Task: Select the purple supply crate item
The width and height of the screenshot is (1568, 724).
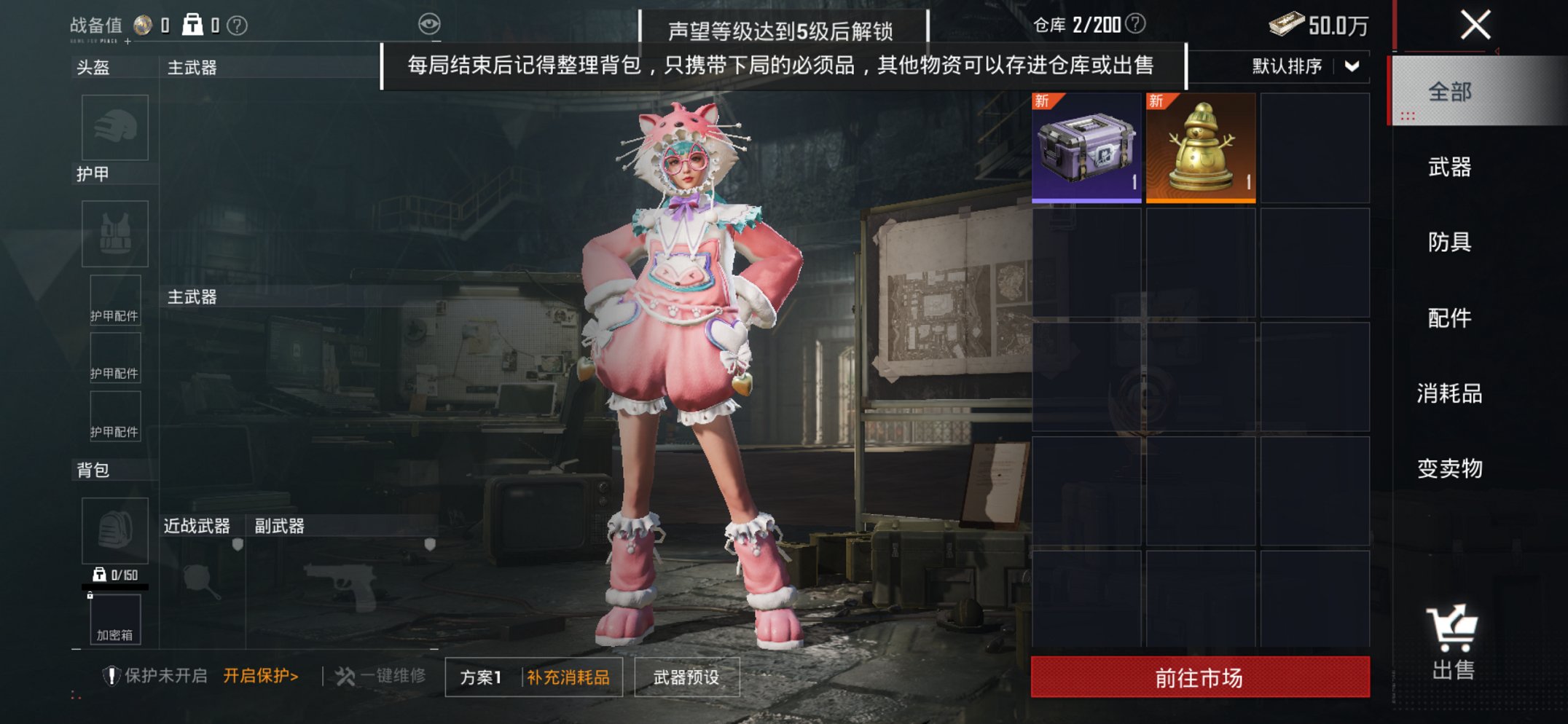Action: 1086,146
